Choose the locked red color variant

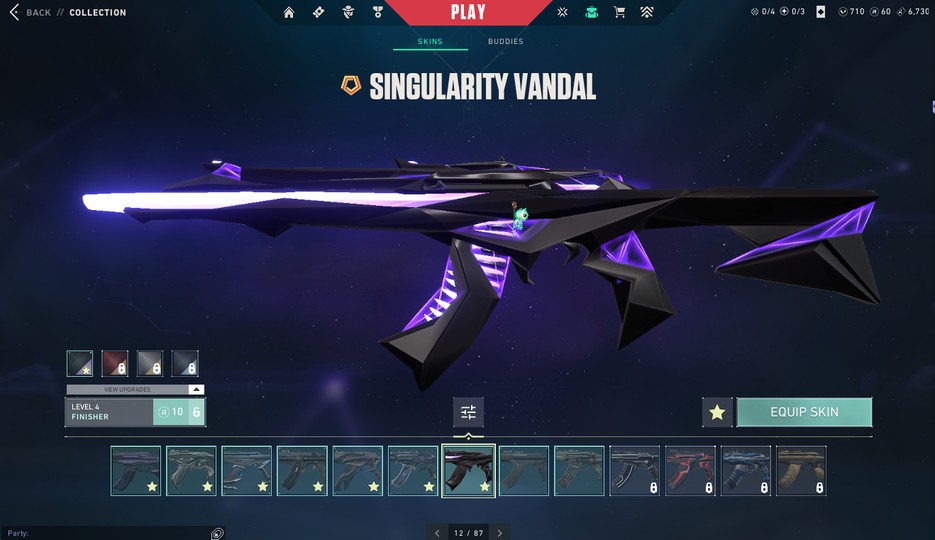pos(115,363)
